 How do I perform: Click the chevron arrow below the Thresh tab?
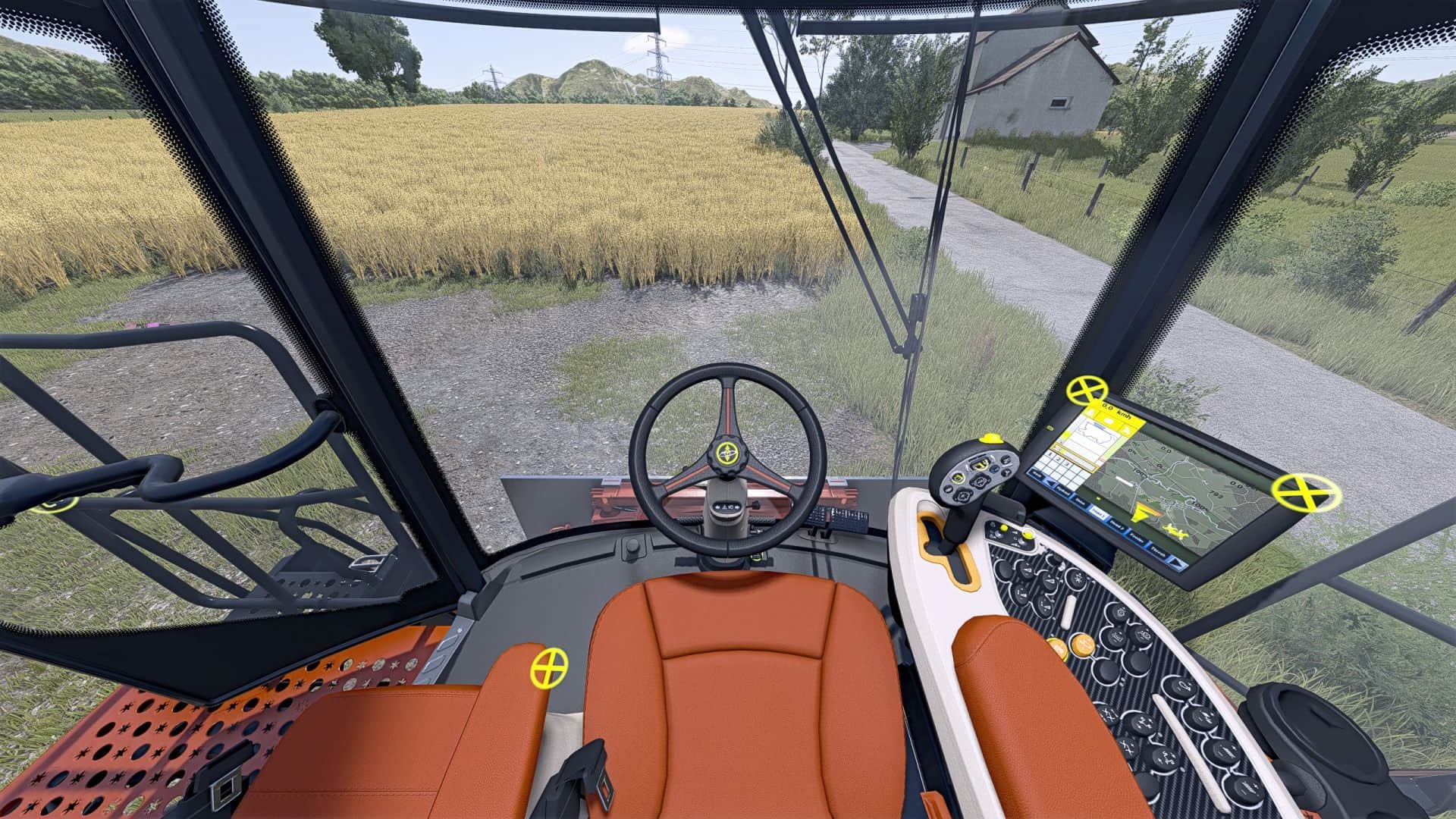(1176, 563)
